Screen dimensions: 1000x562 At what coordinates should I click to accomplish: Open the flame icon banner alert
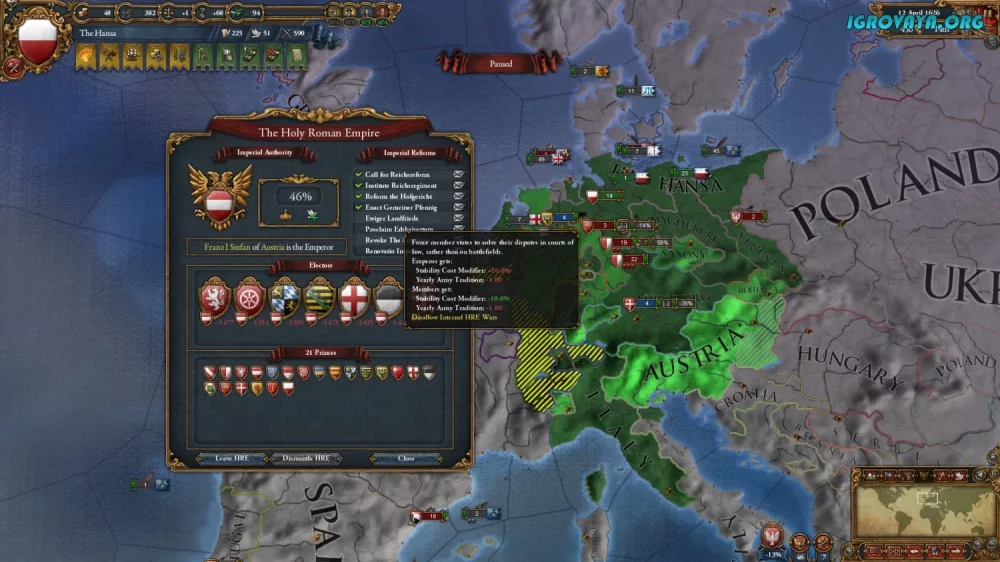86,58
